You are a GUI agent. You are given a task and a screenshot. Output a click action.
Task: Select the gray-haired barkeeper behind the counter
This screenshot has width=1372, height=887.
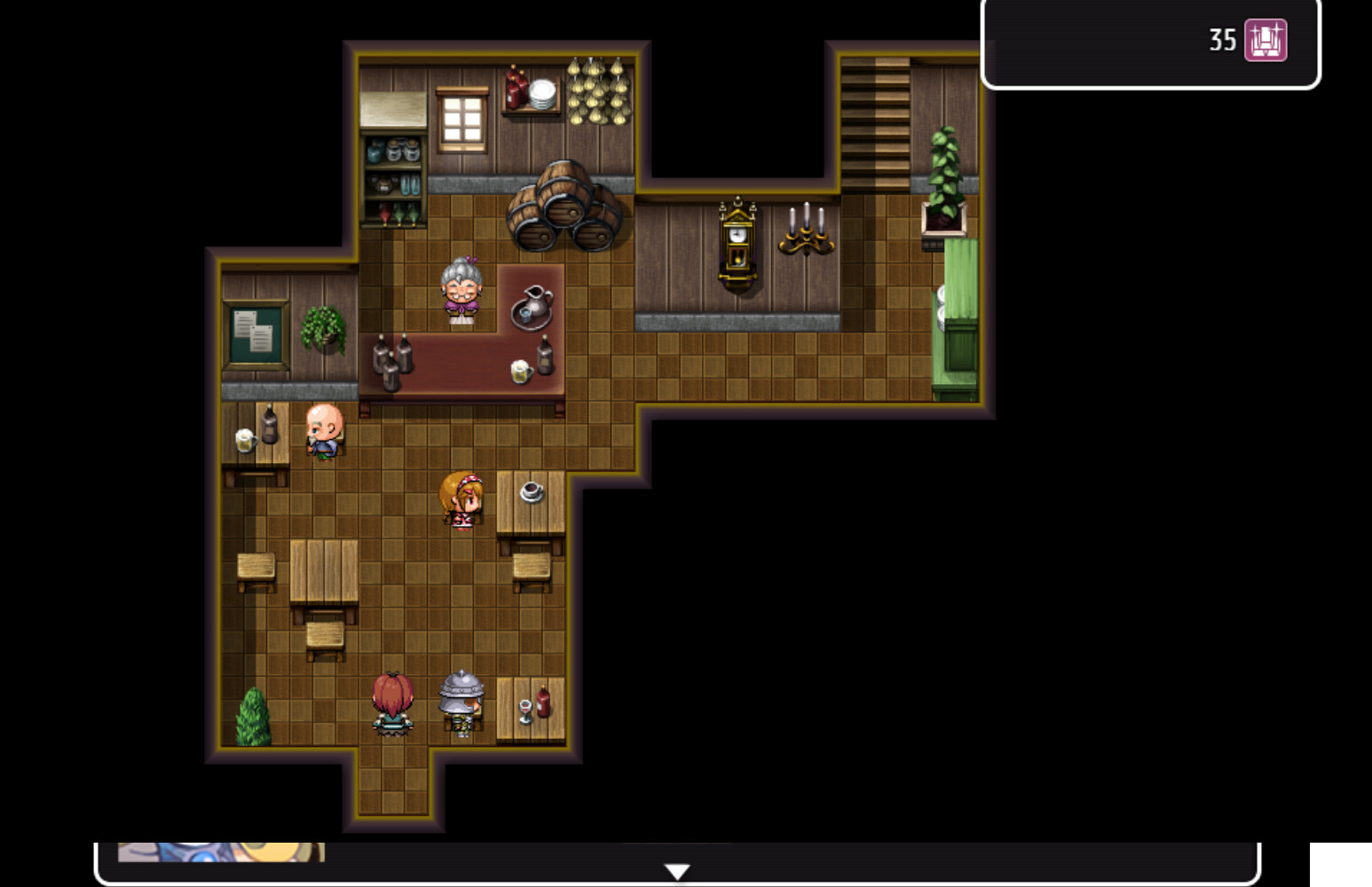(x=461, y=288)
